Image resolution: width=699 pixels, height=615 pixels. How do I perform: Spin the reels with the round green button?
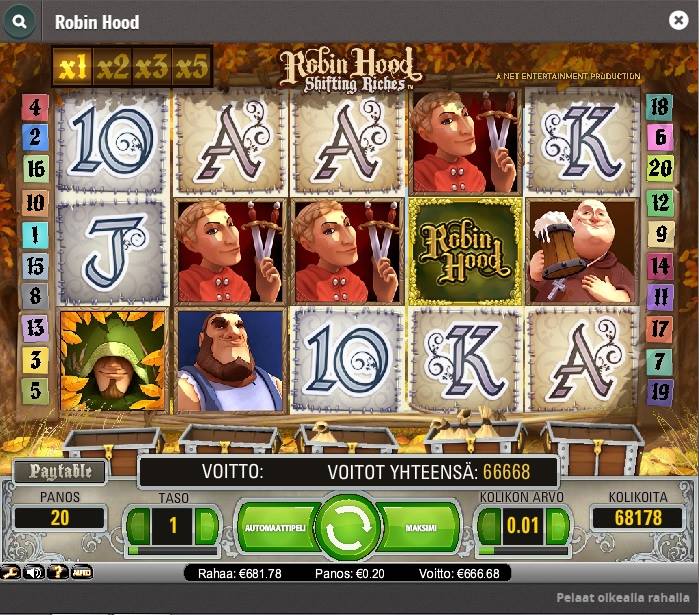347,524
